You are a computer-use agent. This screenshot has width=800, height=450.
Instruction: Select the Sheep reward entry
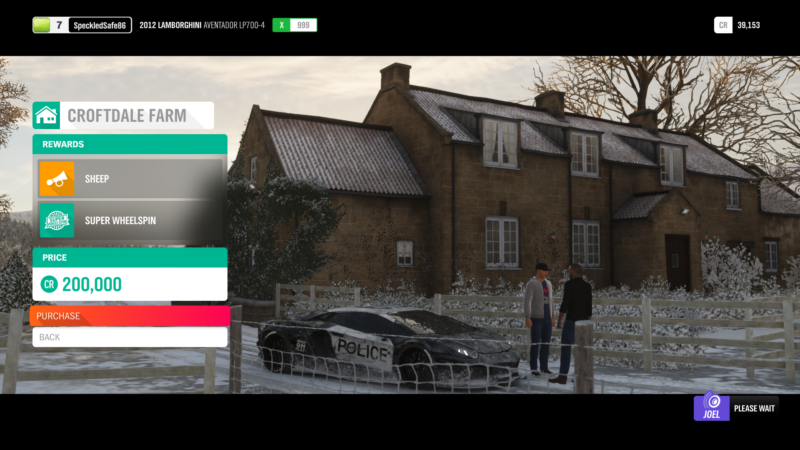pos(130,179)
